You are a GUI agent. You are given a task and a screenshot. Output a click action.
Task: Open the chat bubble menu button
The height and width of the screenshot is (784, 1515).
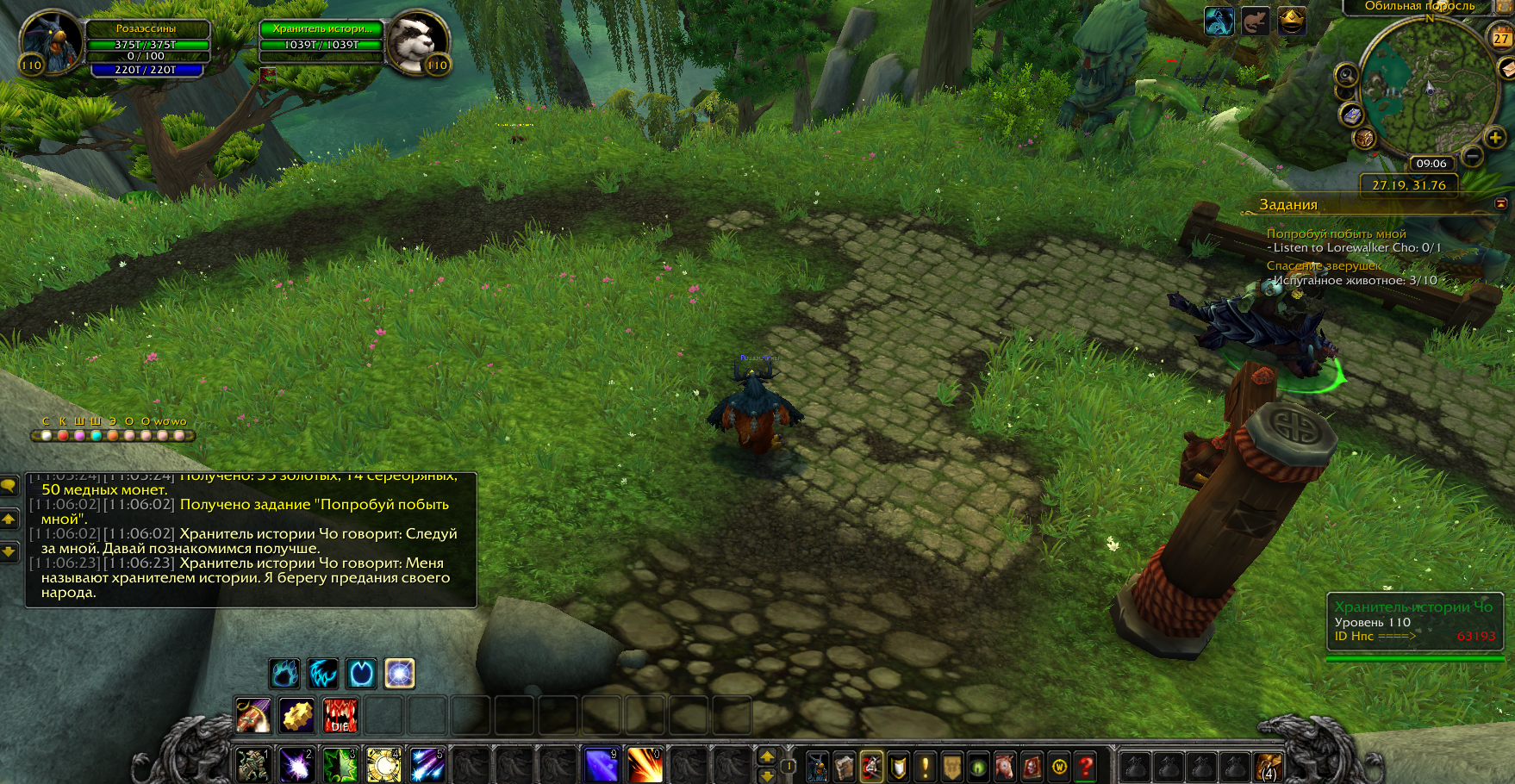[x=9, y=486]
